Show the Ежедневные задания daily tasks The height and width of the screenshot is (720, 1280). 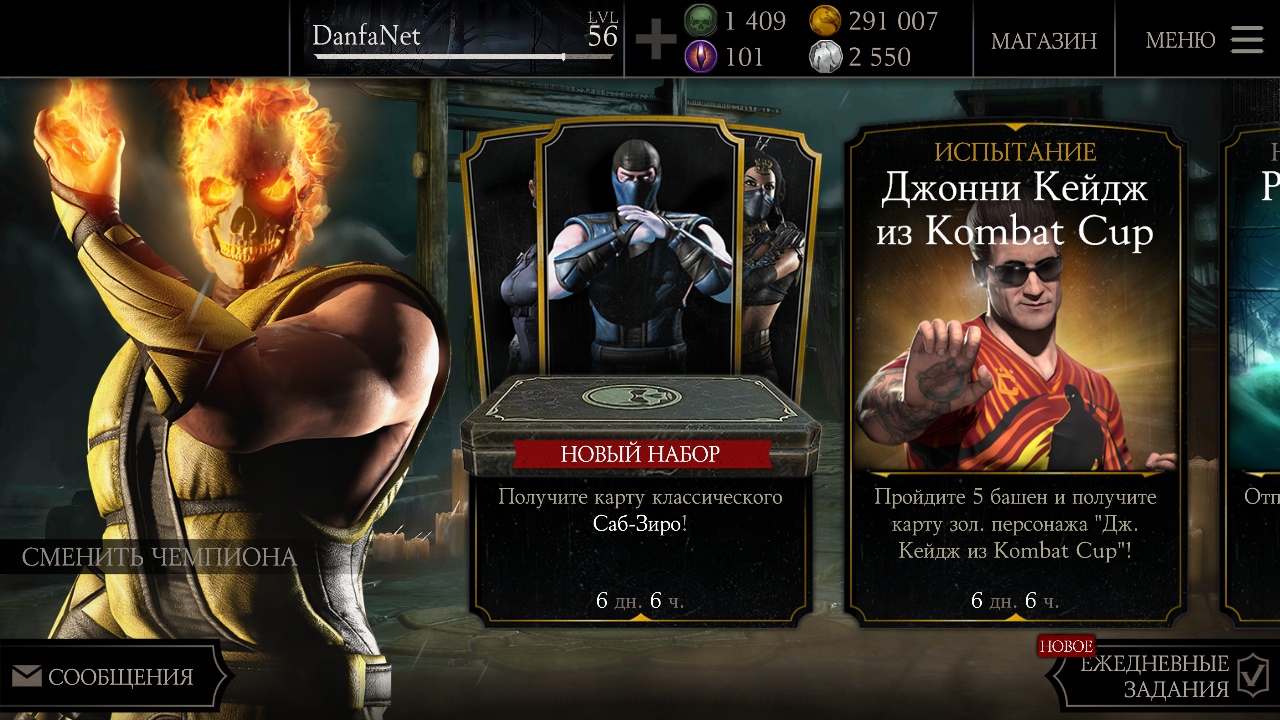(x=1160, y=677)
